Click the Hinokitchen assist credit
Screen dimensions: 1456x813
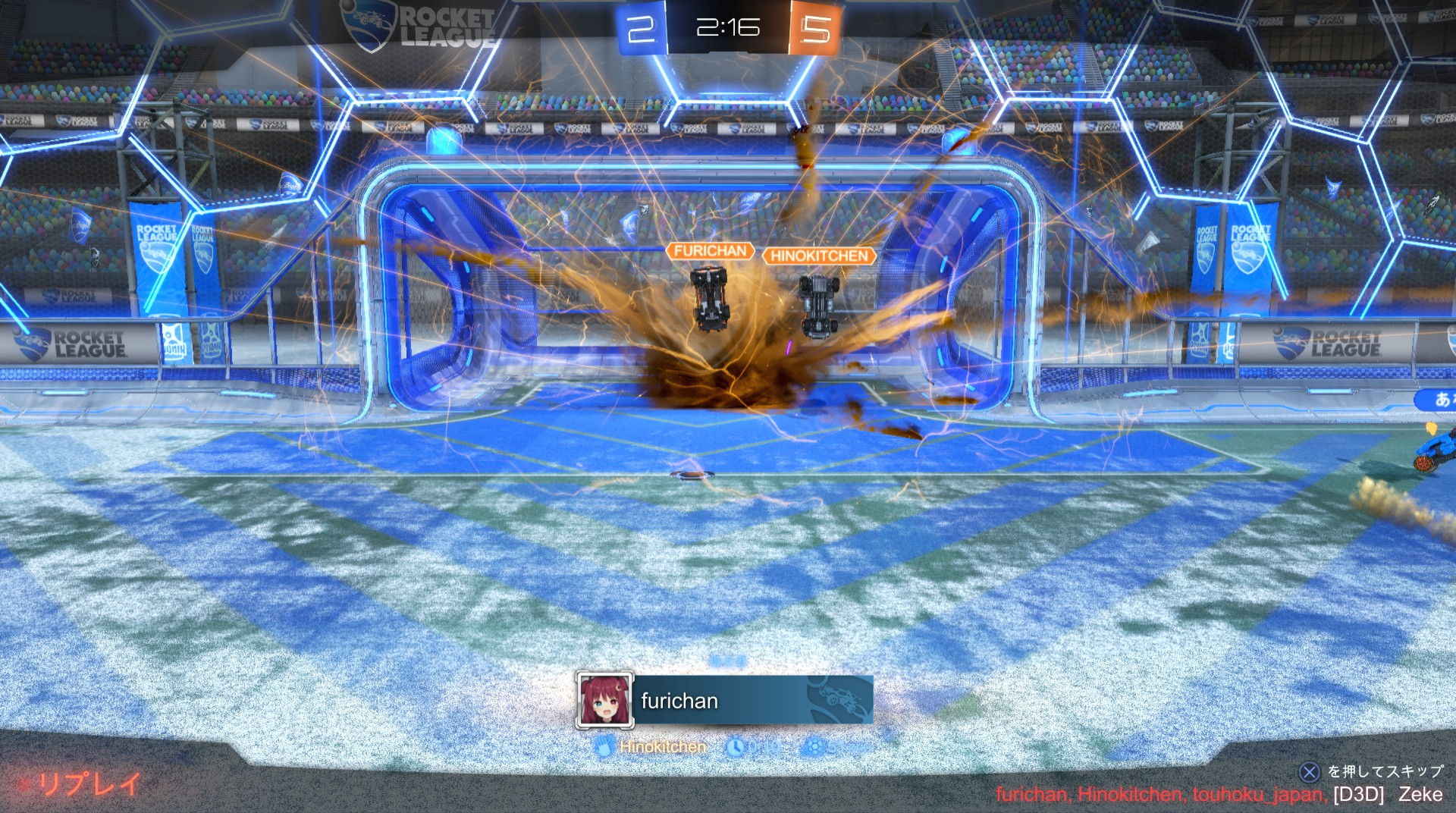click(661, 747)
